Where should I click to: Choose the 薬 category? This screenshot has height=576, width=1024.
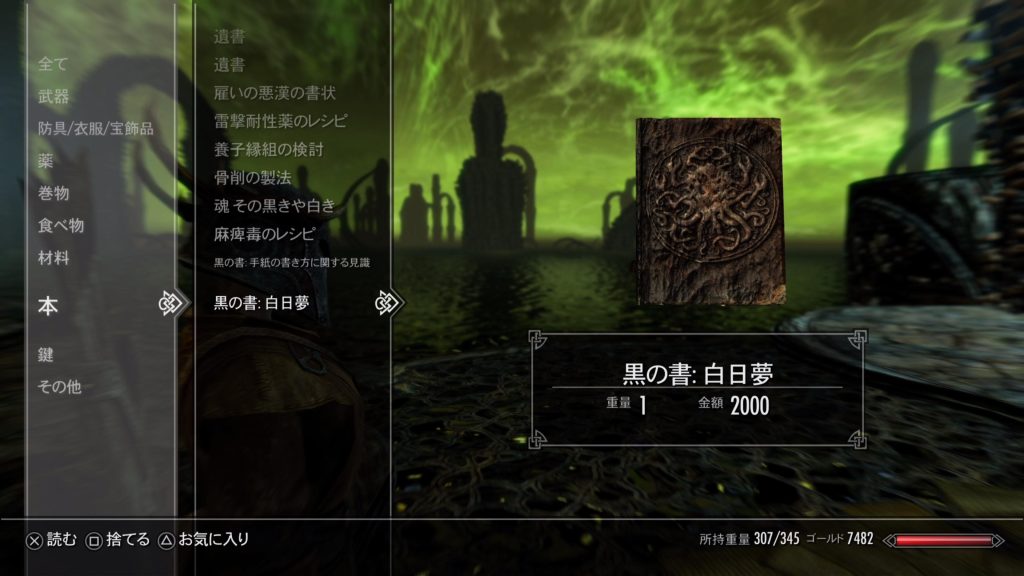(x=46, y=160)
